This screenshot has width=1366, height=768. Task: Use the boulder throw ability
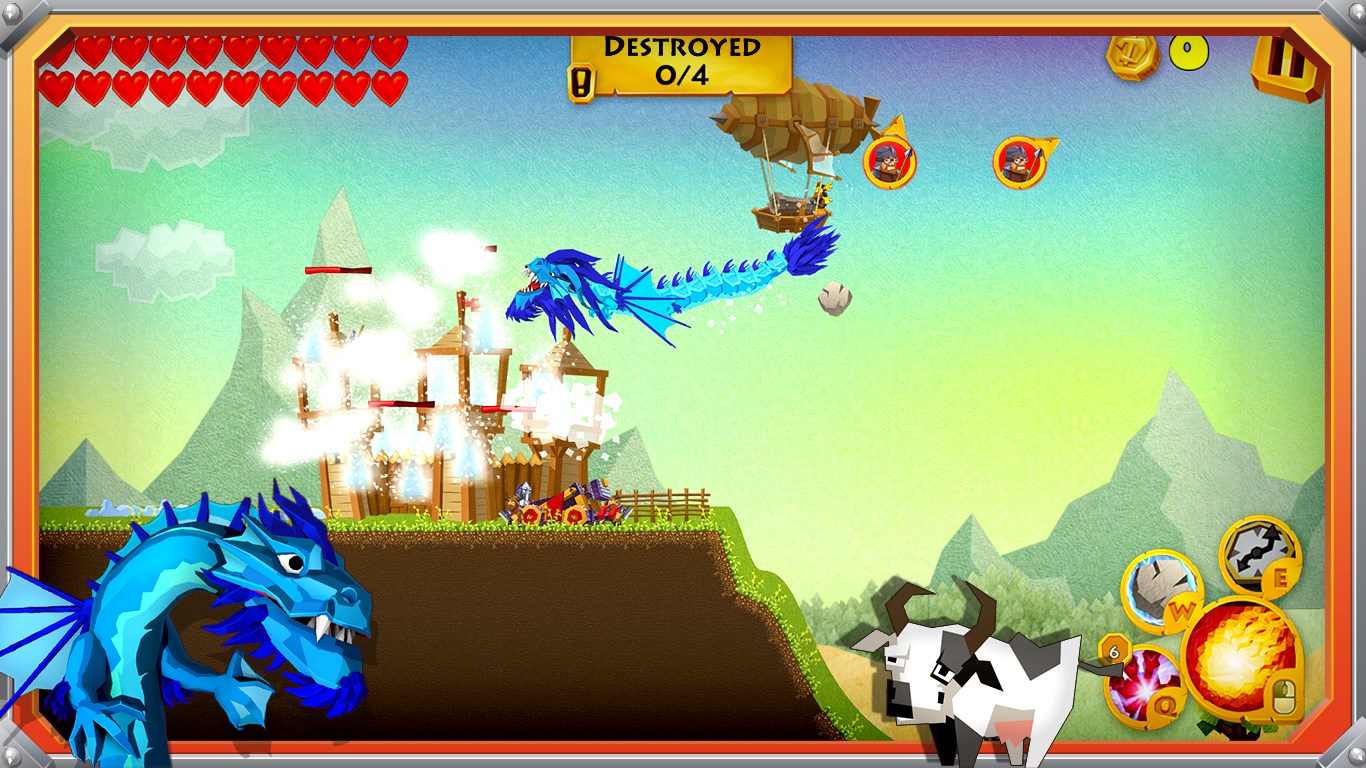click(1160, 589)
